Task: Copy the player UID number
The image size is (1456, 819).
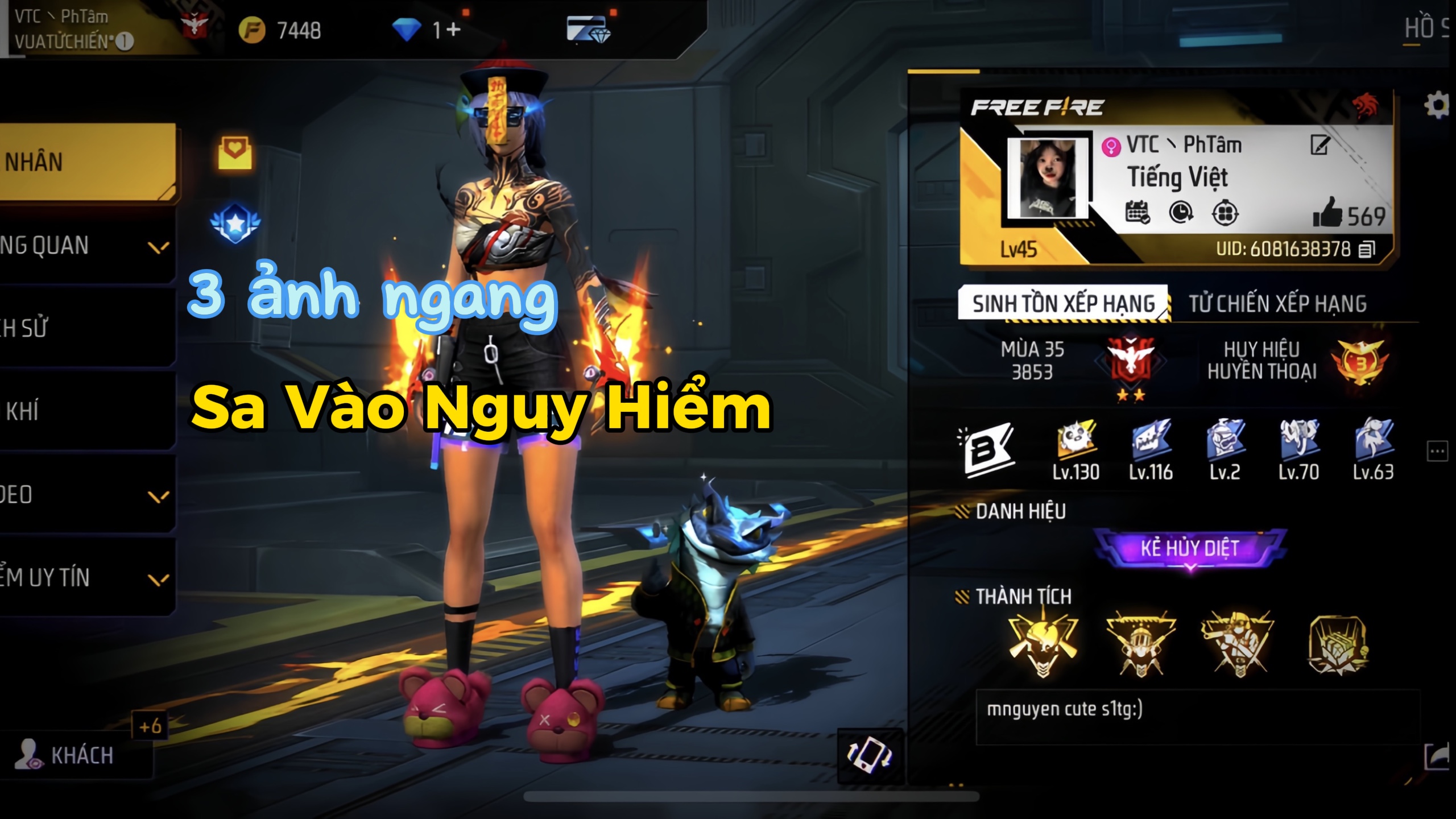Action: click(x=1367, y=249)
